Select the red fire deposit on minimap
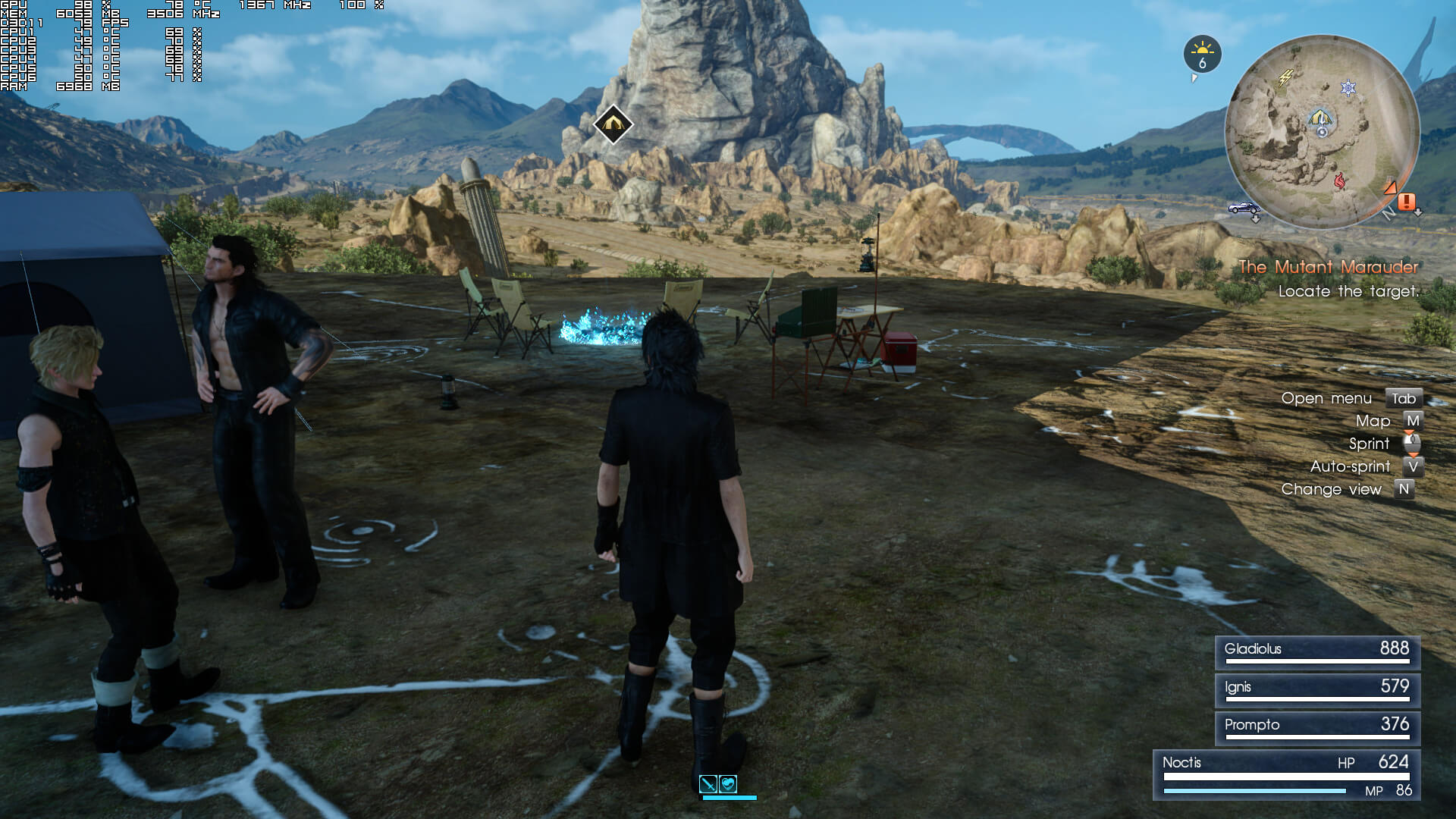This screenshot has height=819, width=1456. click(1340, 180)
